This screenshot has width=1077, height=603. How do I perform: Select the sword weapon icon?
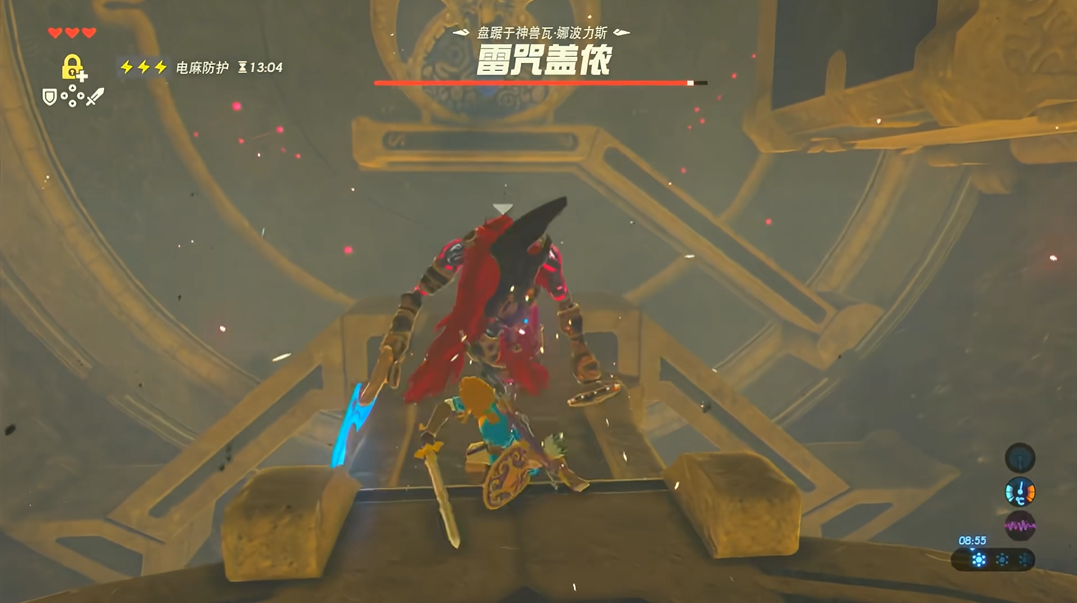95,96
